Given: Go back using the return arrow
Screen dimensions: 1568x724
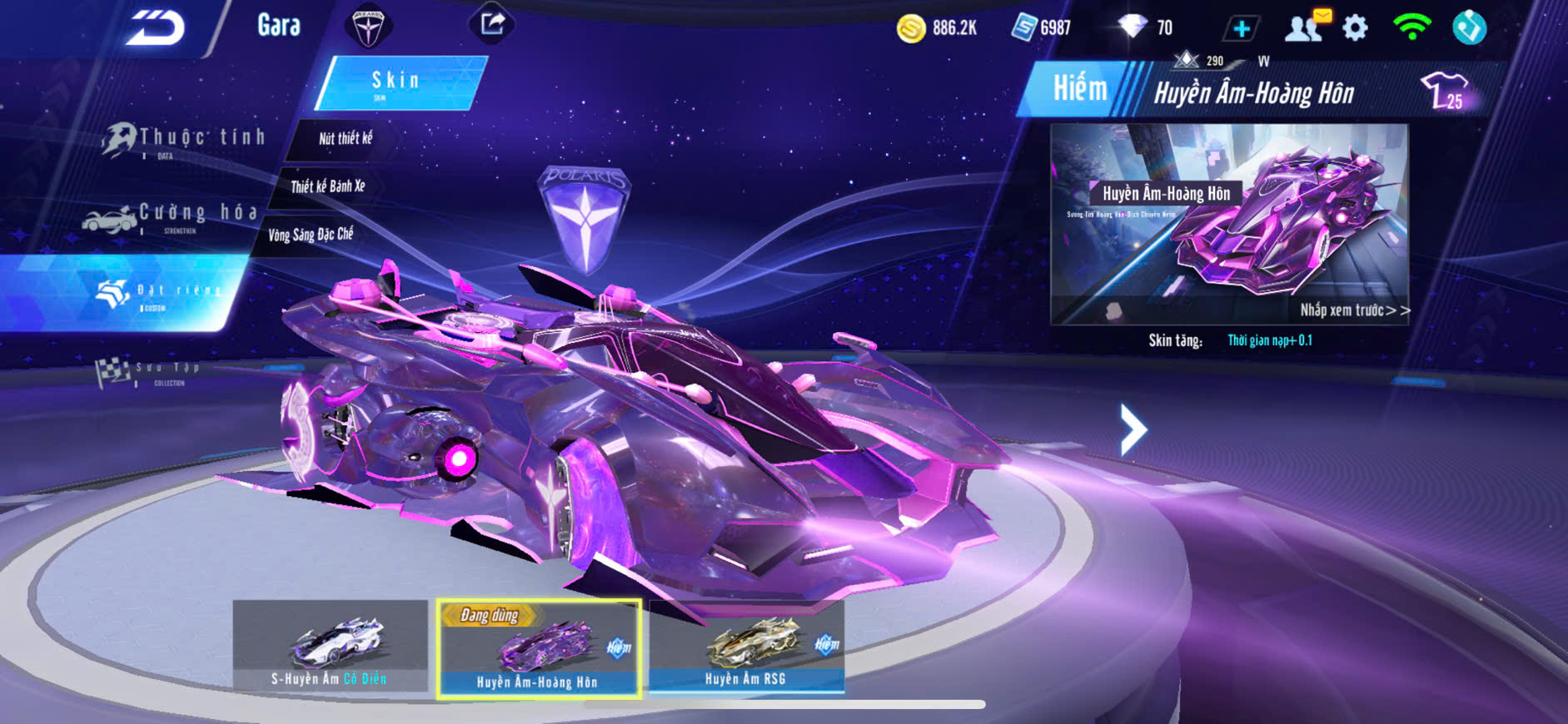Looking at the screenshot, I should coord(156,27).
